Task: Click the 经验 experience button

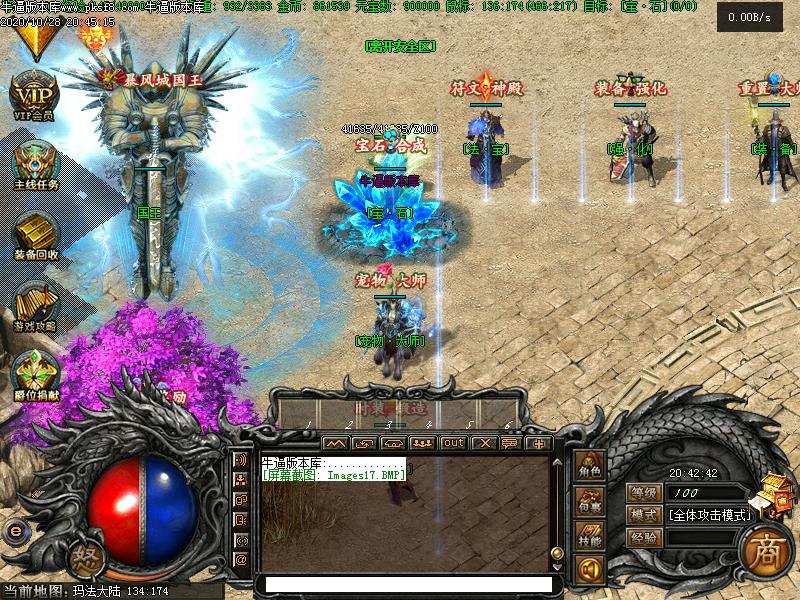Action: click(645, 537)
